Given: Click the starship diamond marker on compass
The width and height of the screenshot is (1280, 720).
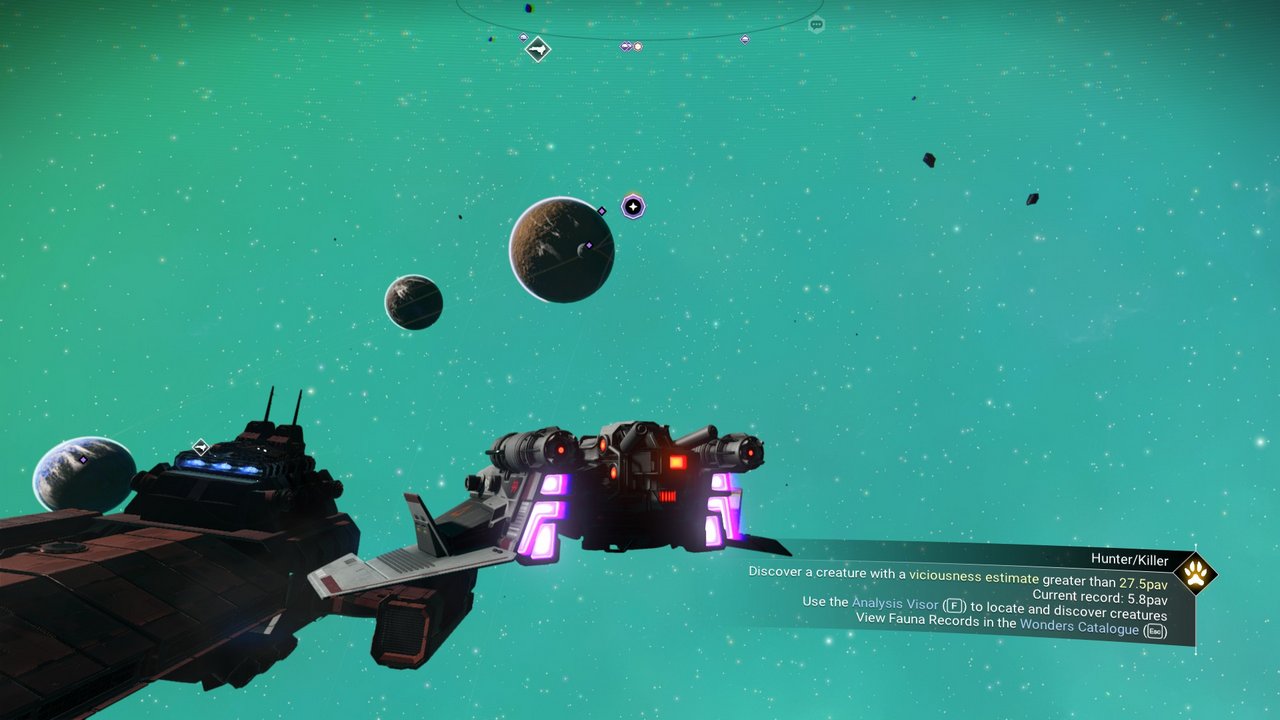Looking at the screenshot, I should point(538,49).
